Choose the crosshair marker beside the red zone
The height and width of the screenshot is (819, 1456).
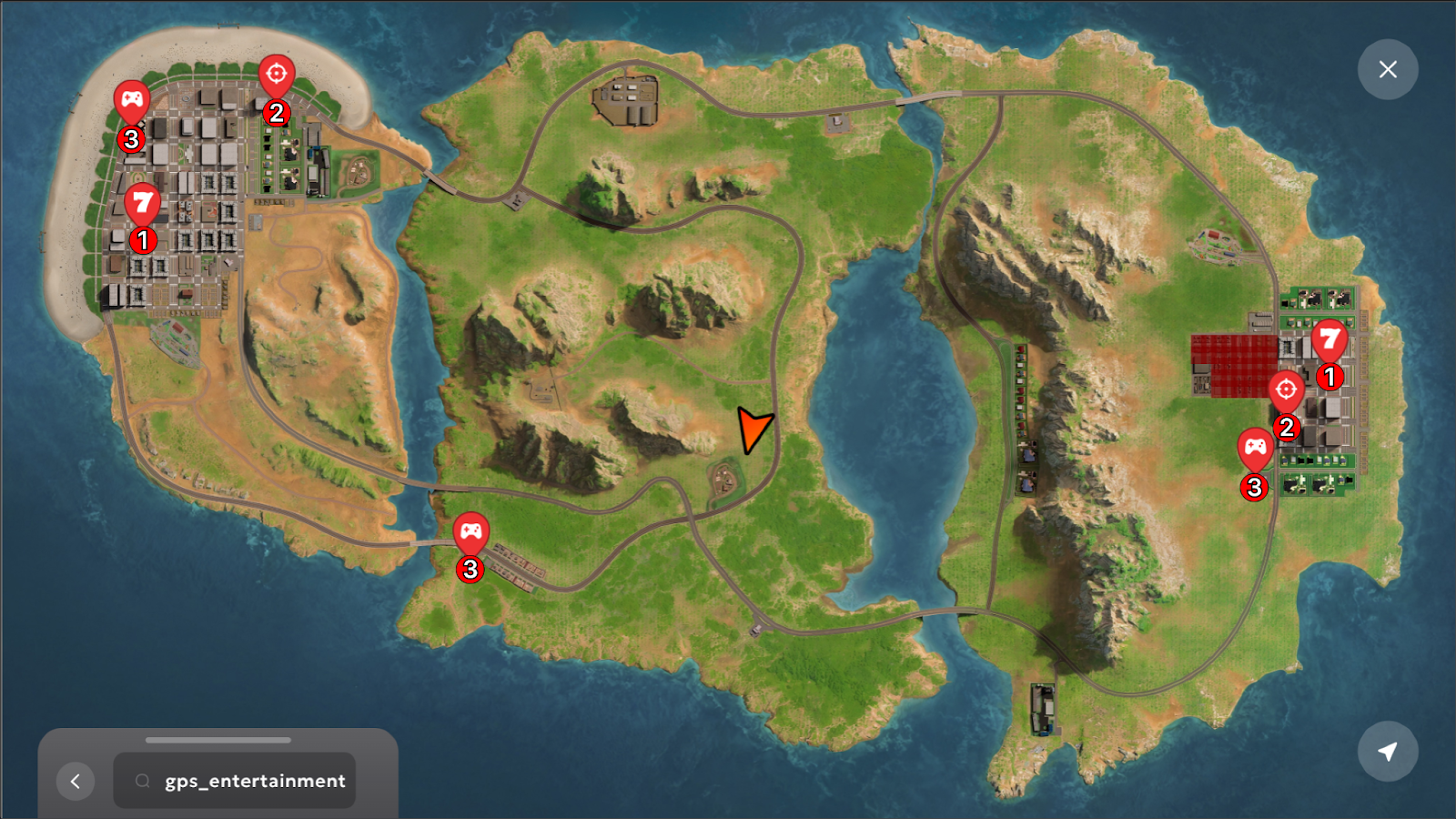[1286, 391]
